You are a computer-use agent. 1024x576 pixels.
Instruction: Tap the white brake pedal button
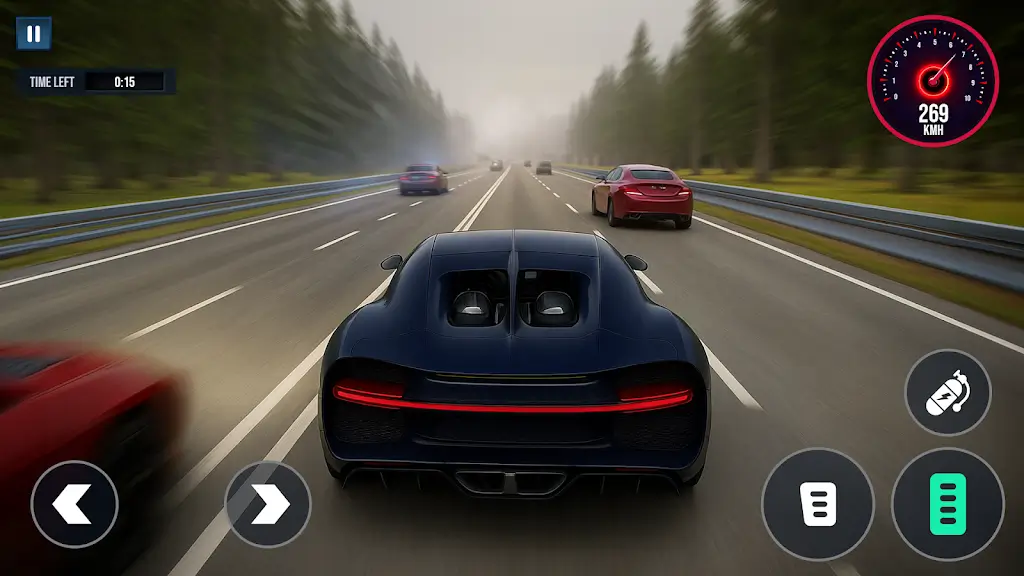(x=818, y=504)
